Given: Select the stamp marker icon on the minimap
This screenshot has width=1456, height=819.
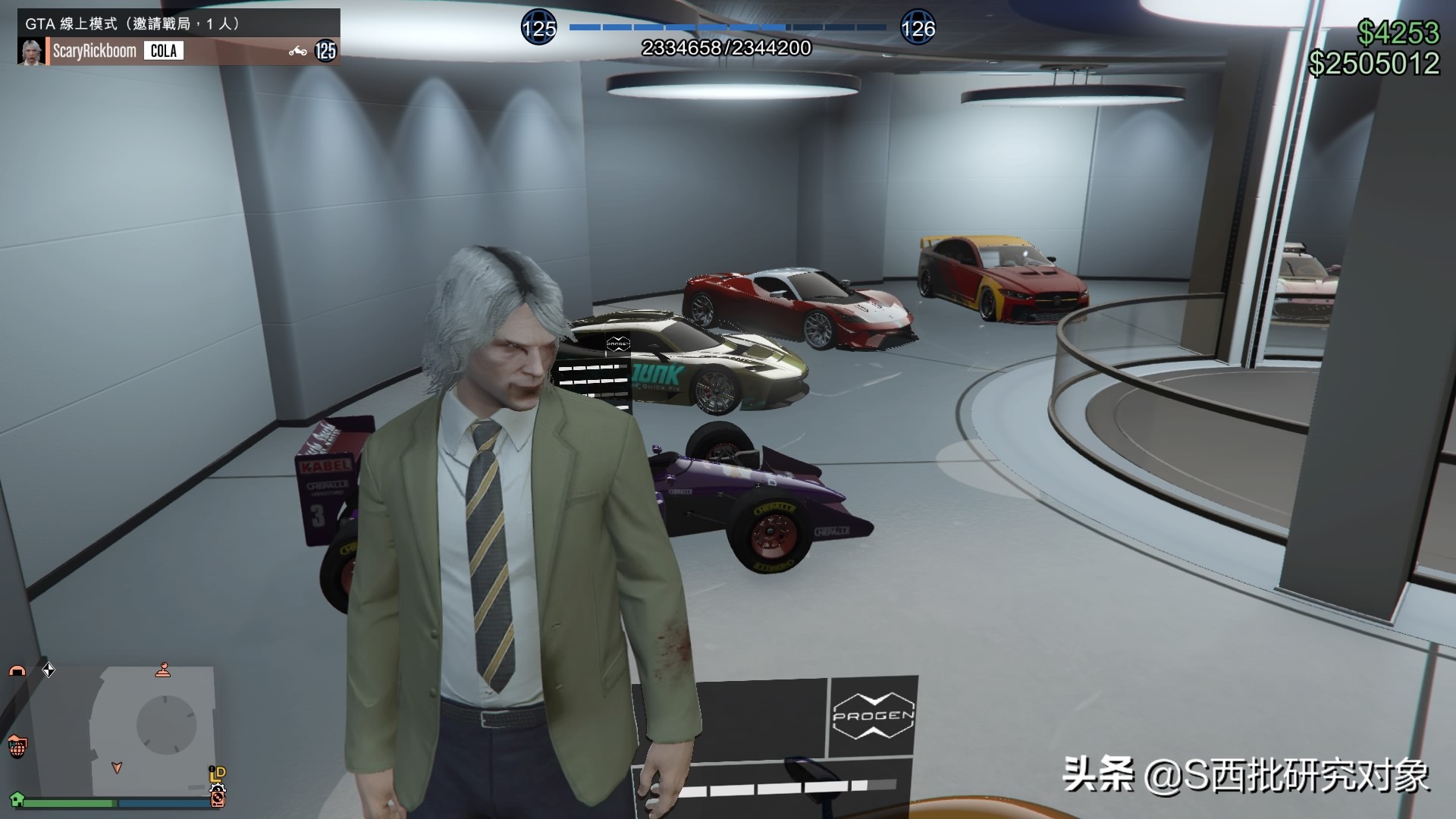Looking at the screenshot, I should (x=163, y=670).
